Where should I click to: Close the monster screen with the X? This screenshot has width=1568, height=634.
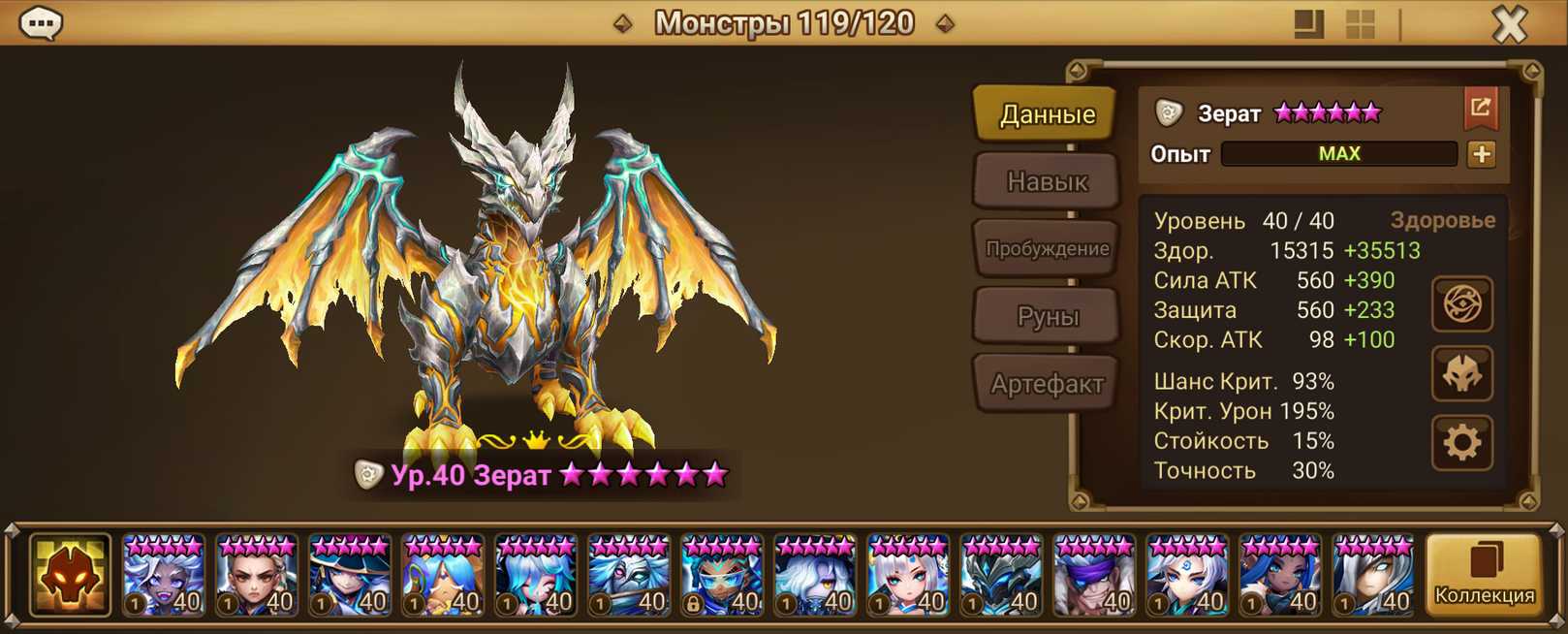(x=1509, y=23)
